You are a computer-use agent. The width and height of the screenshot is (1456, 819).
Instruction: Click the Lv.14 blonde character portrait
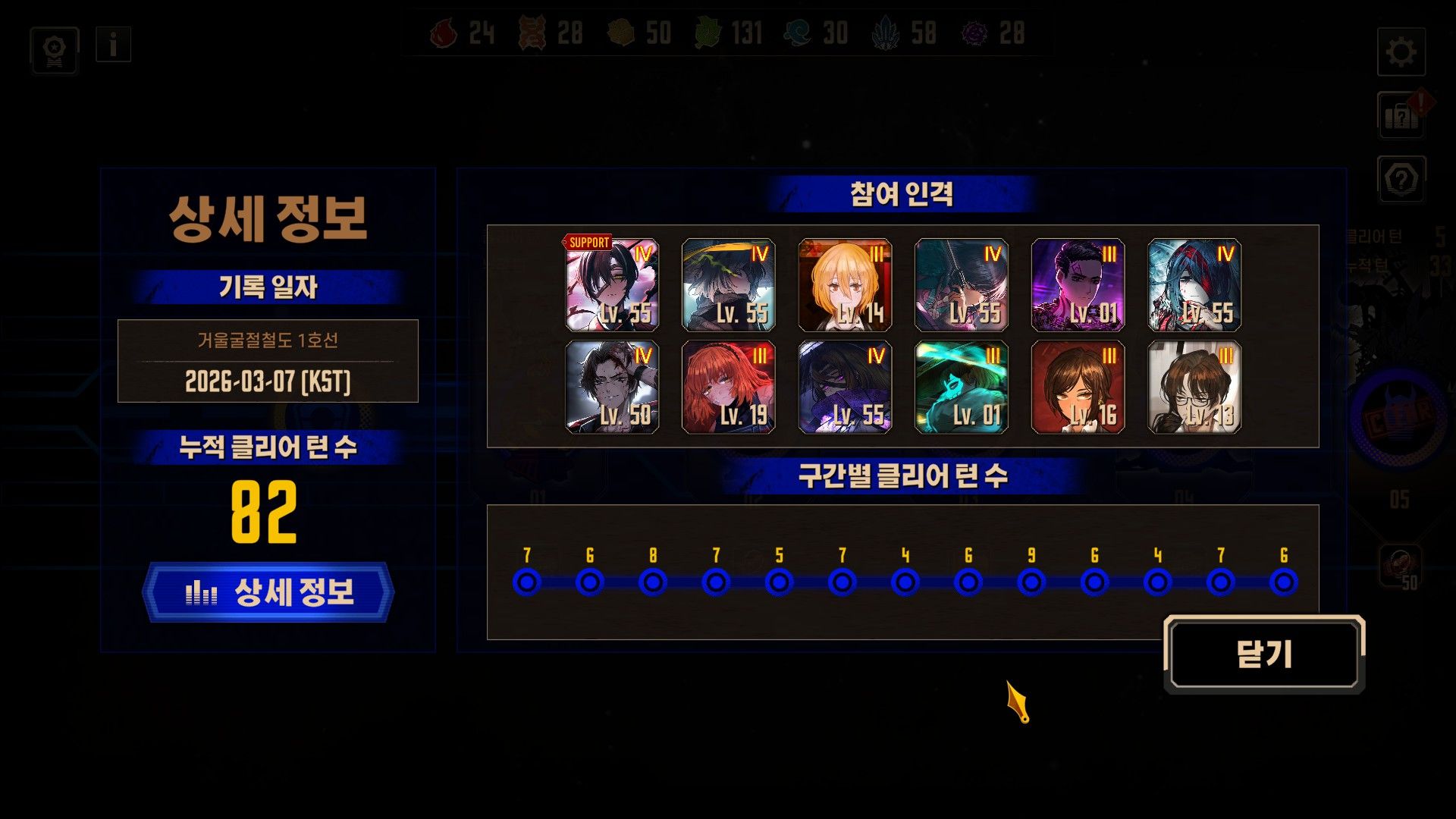point(846,287)
